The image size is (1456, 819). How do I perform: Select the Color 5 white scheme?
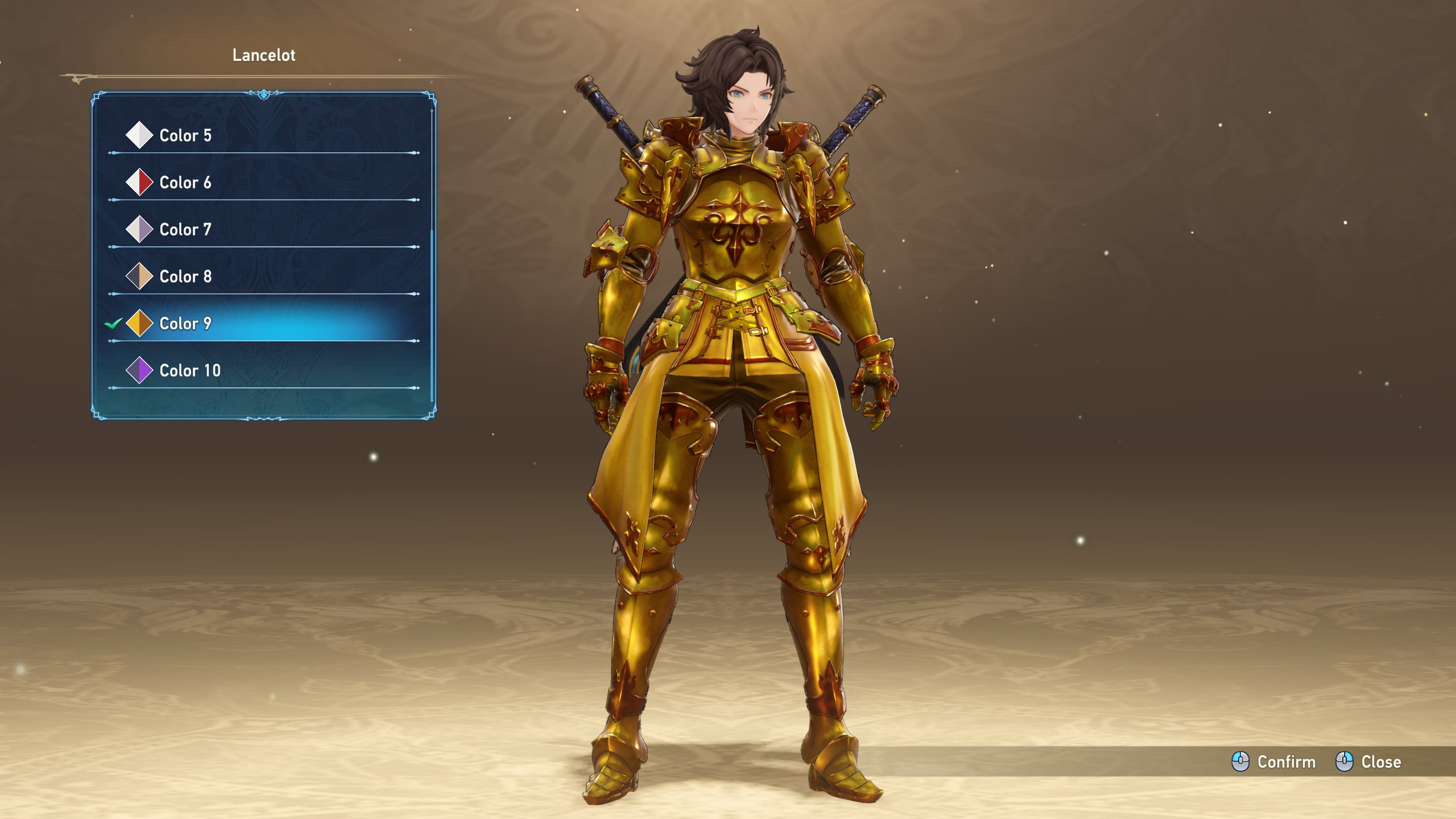[185, 135]
